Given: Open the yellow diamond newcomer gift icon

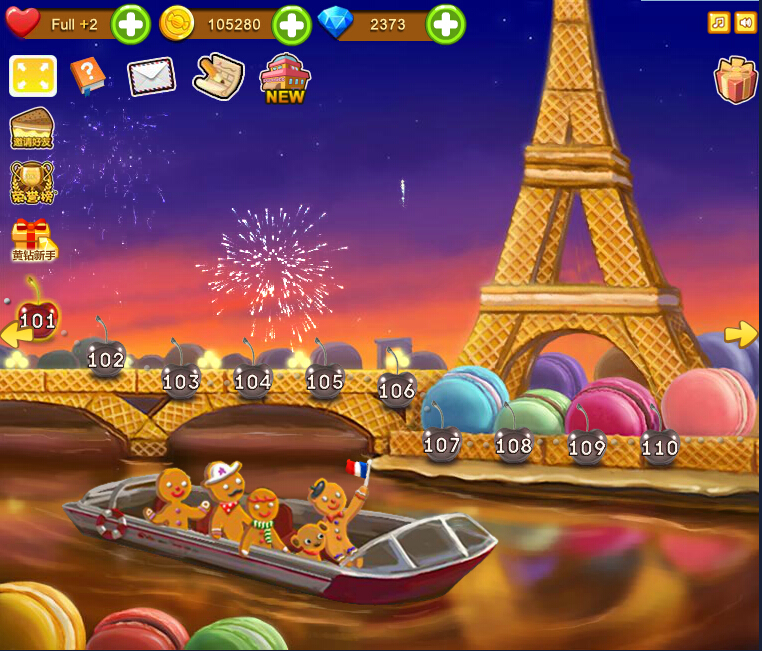Looking at the screenshot, I should pyautogui.click(x=33, y=240).
